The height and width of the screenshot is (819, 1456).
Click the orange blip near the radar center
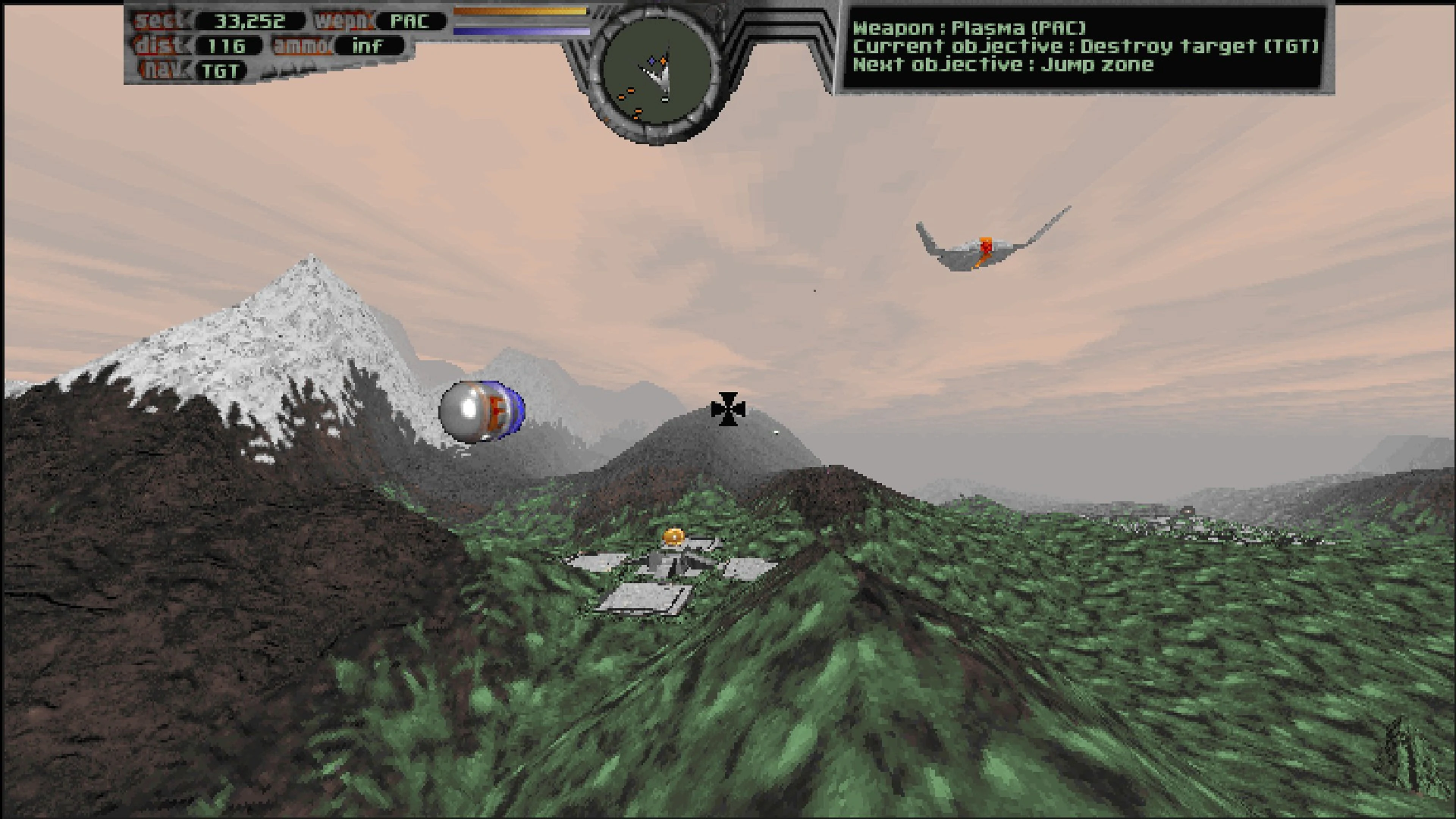(664, 61)
